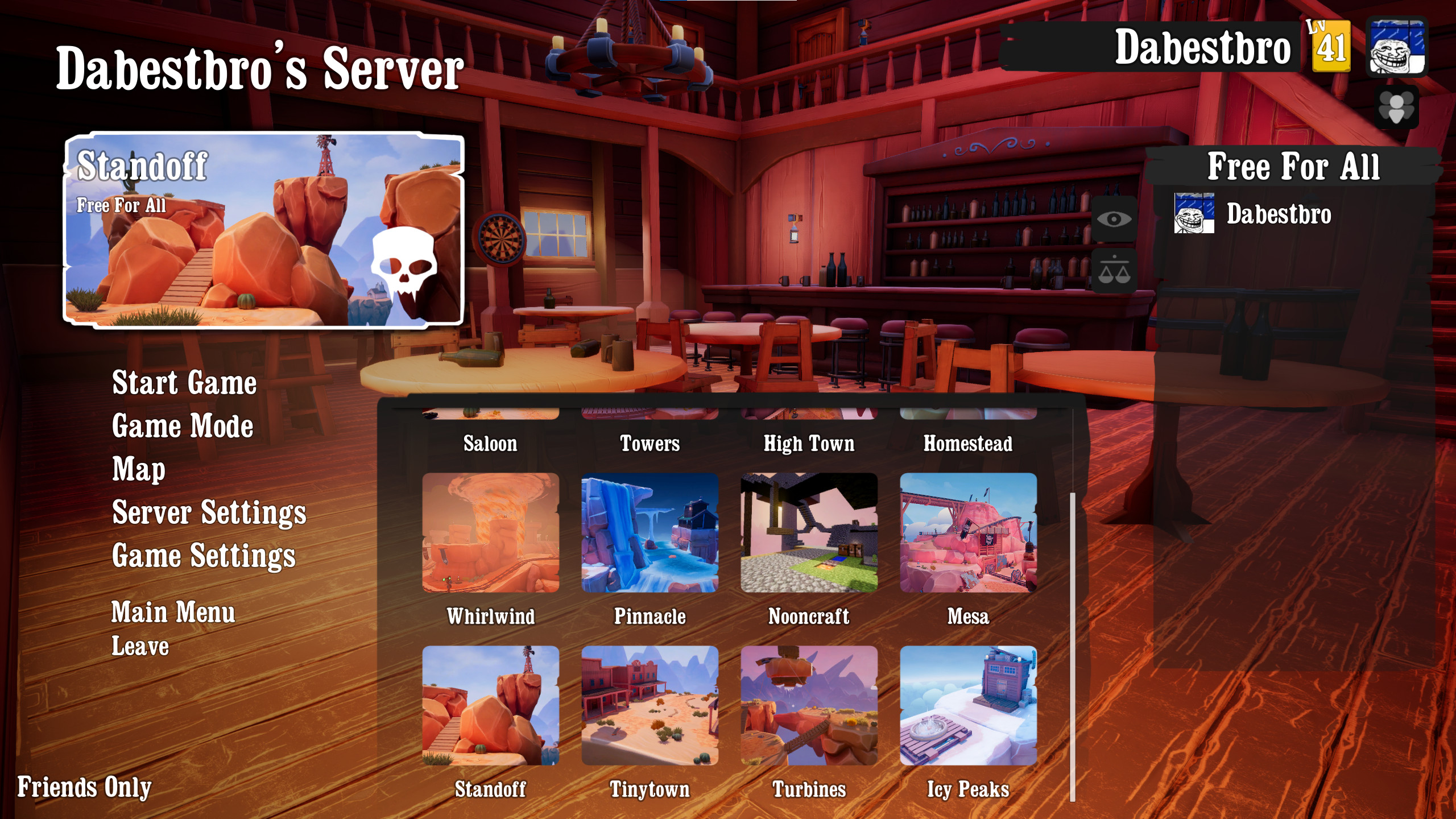Toggle spectator mode with the eye icon
This screenshot has width=1456, height=819.
(1115, 220)
